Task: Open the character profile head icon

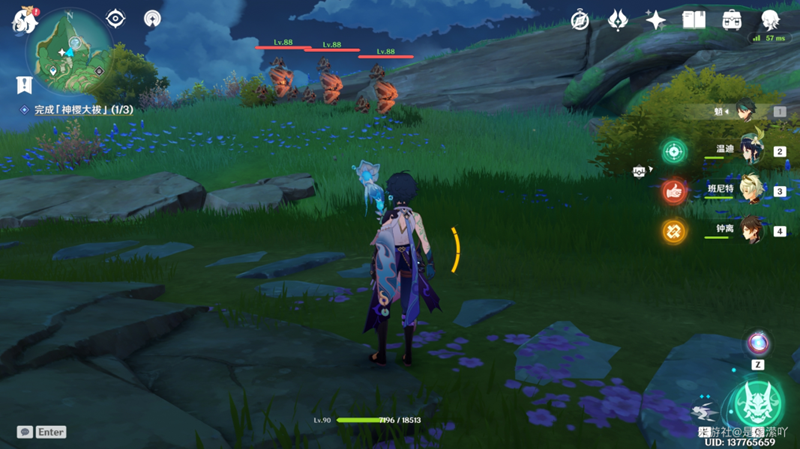Action: pyautogui.click(x=770, y=19)
